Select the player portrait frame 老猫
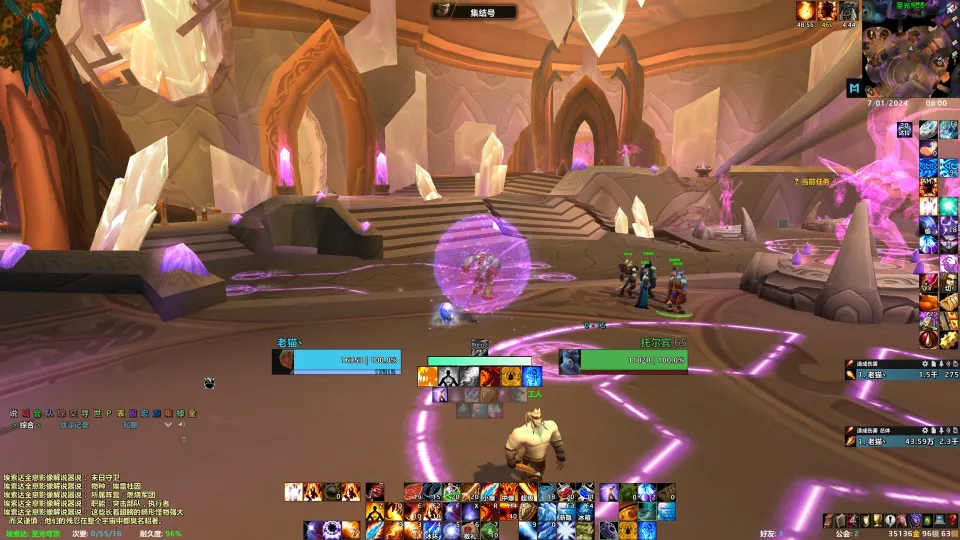This screenshot has width=960, height=540. 284,361
